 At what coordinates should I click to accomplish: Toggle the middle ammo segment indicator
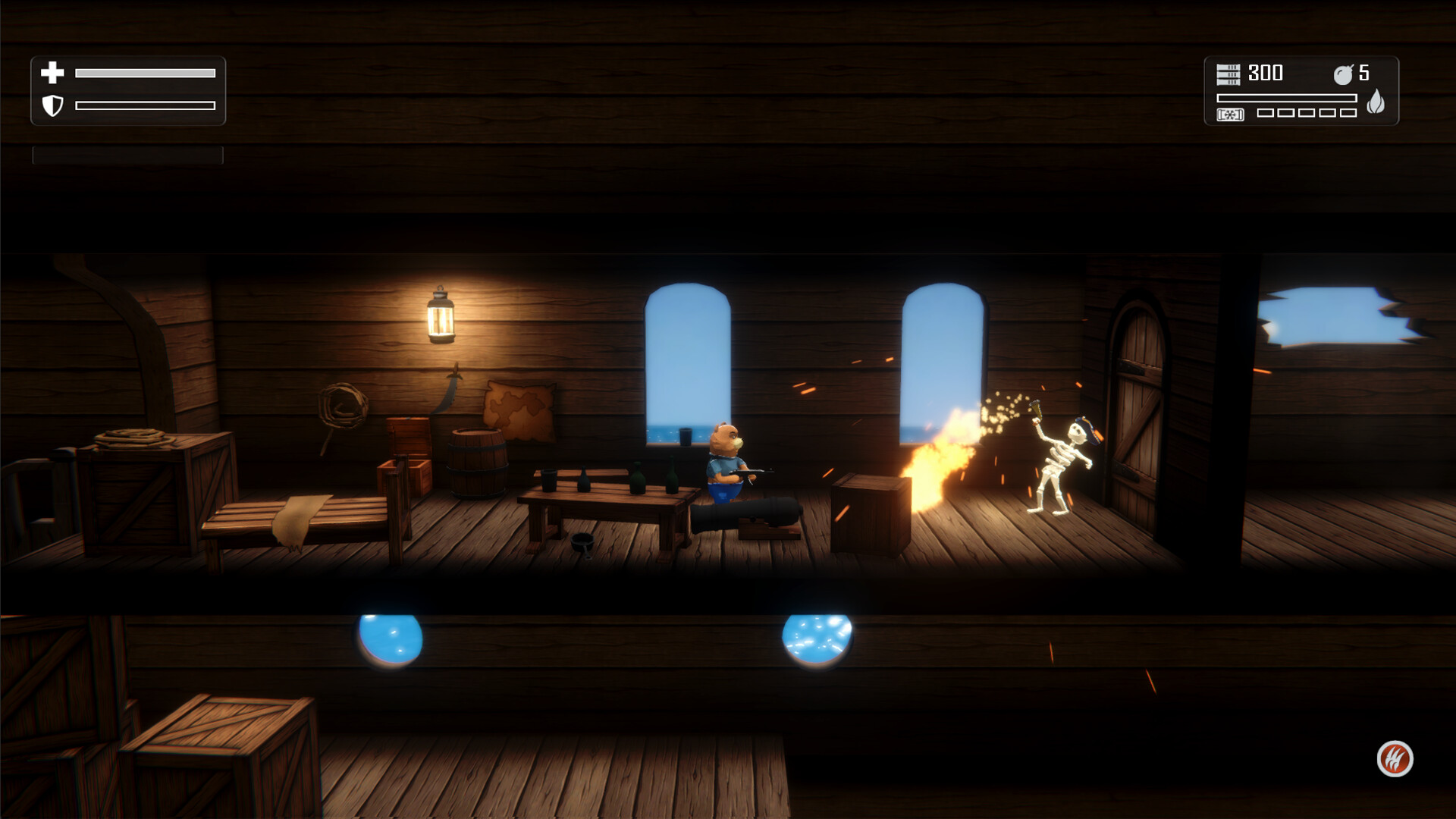pos(1306,113)
